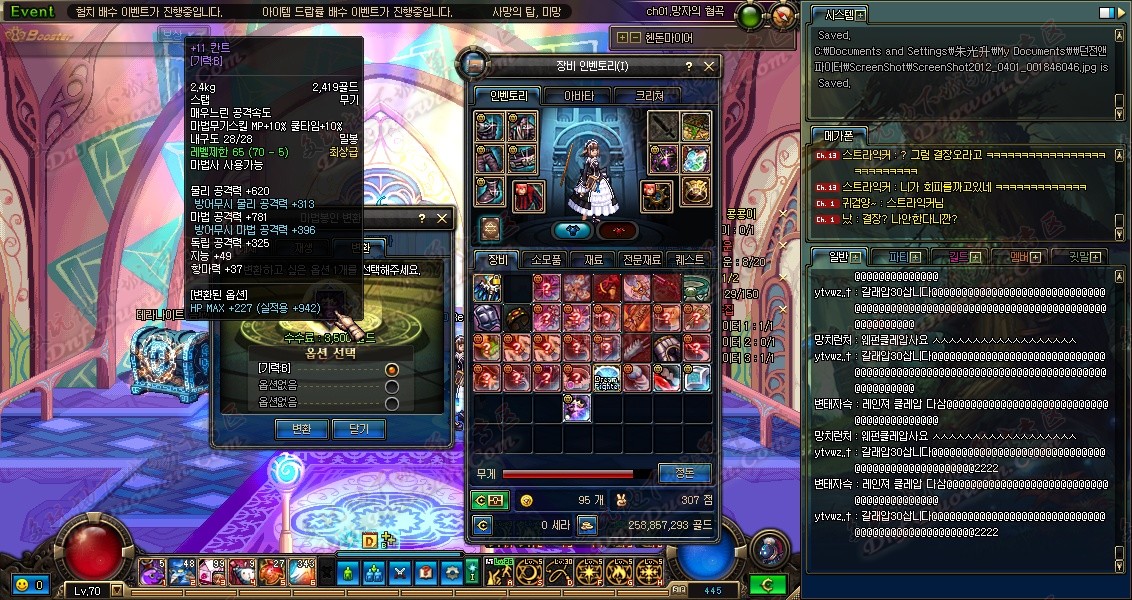Close the equipment inventory window

click(x=709, y=66)
